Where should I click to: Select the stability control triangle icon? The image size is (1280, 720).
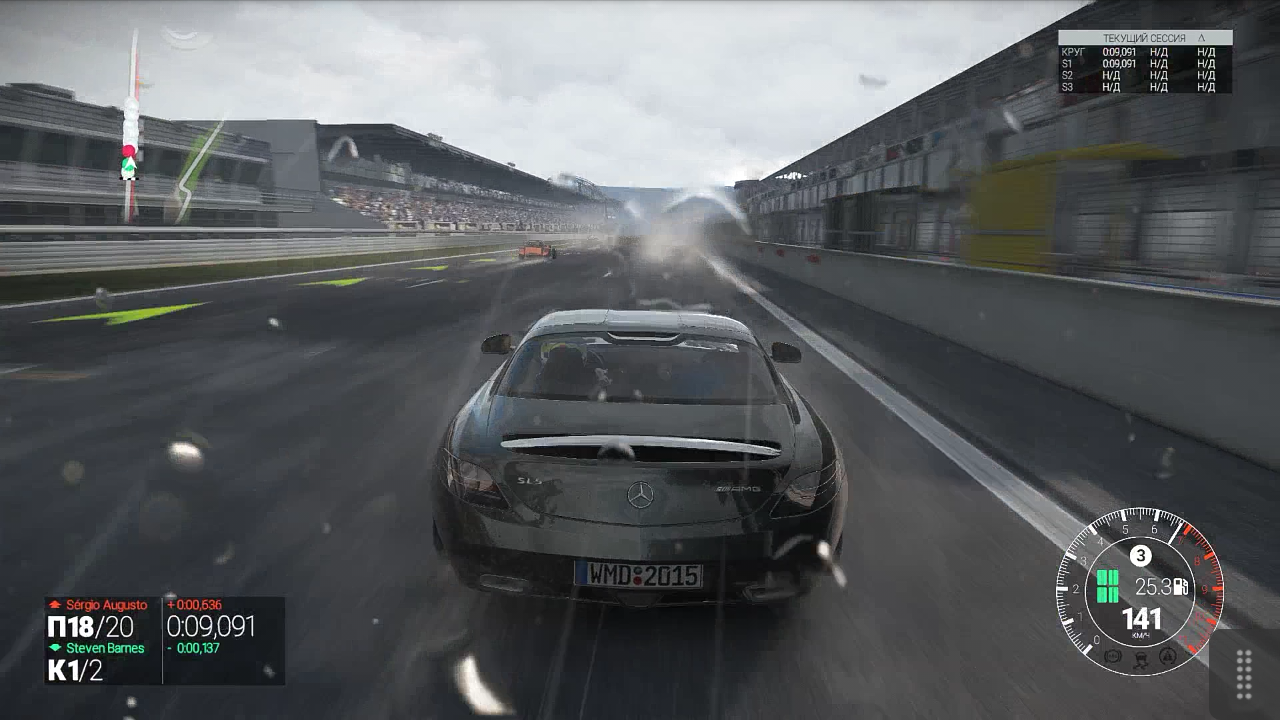[x=1166, y=656]
